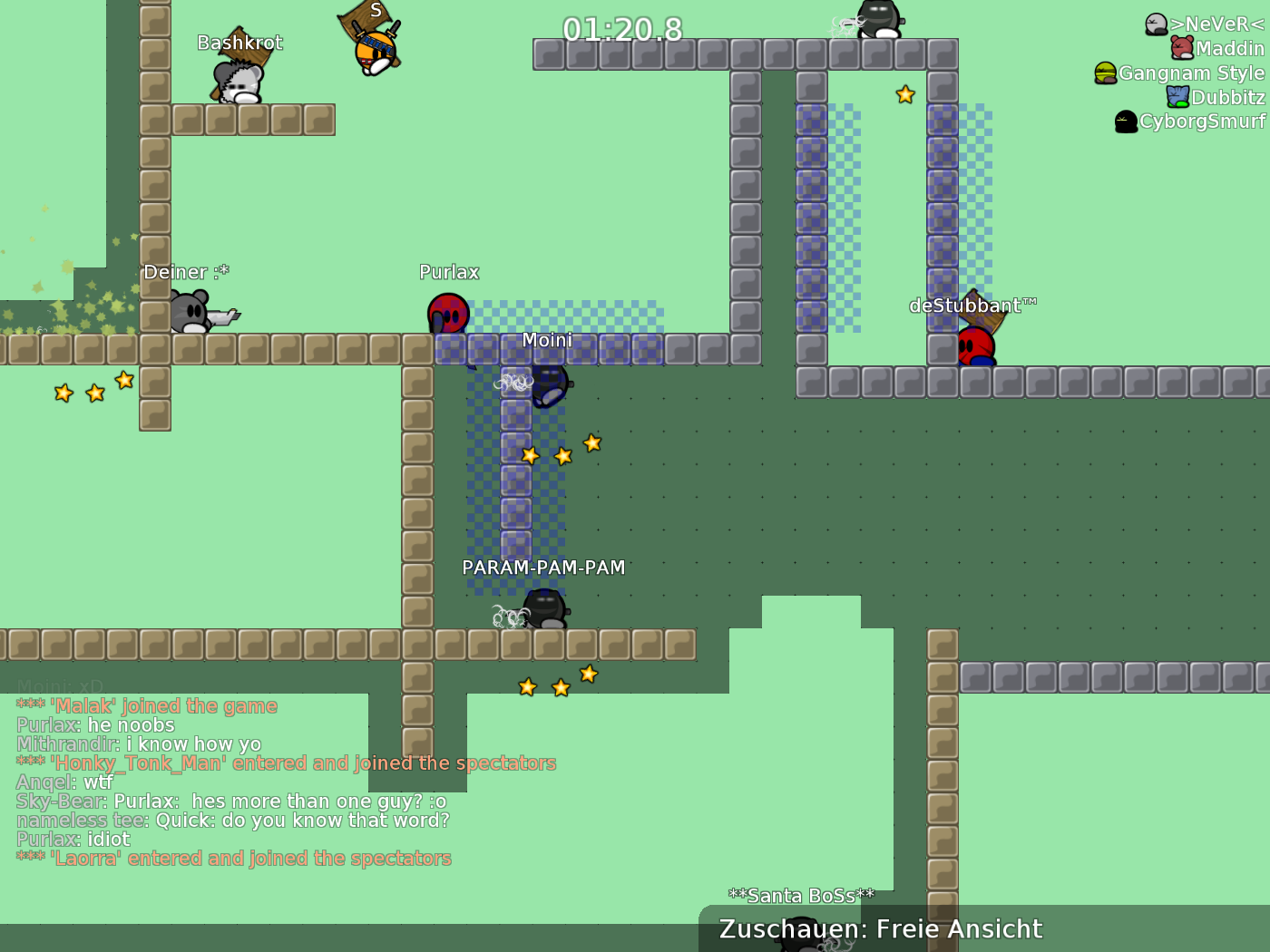
Task: Click the Zuschauen: Freie Ansicht spectator bar
Action: [878, 928]
